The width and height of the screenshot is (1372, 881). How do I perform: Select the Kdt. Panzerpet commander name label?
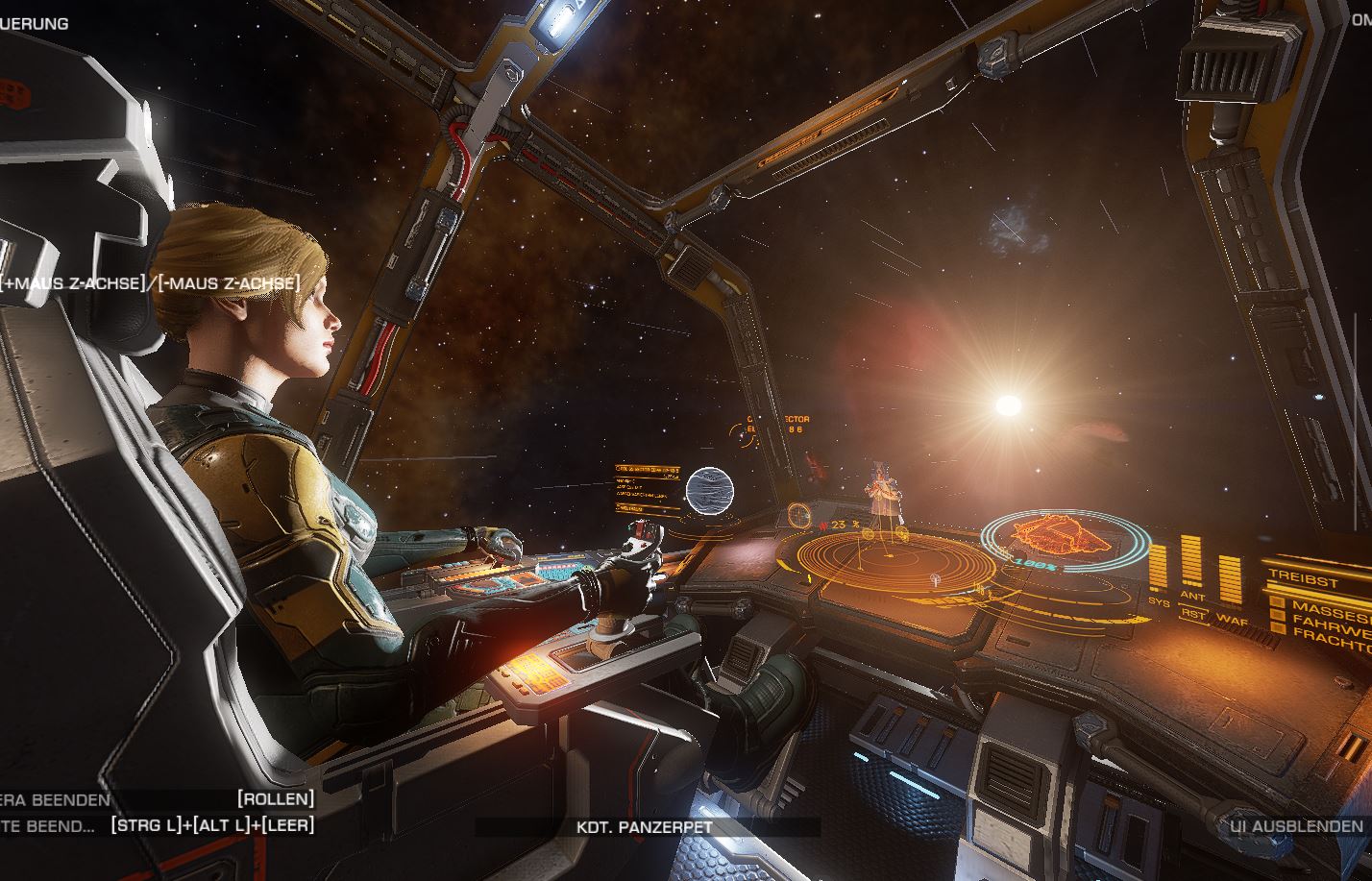645,826
